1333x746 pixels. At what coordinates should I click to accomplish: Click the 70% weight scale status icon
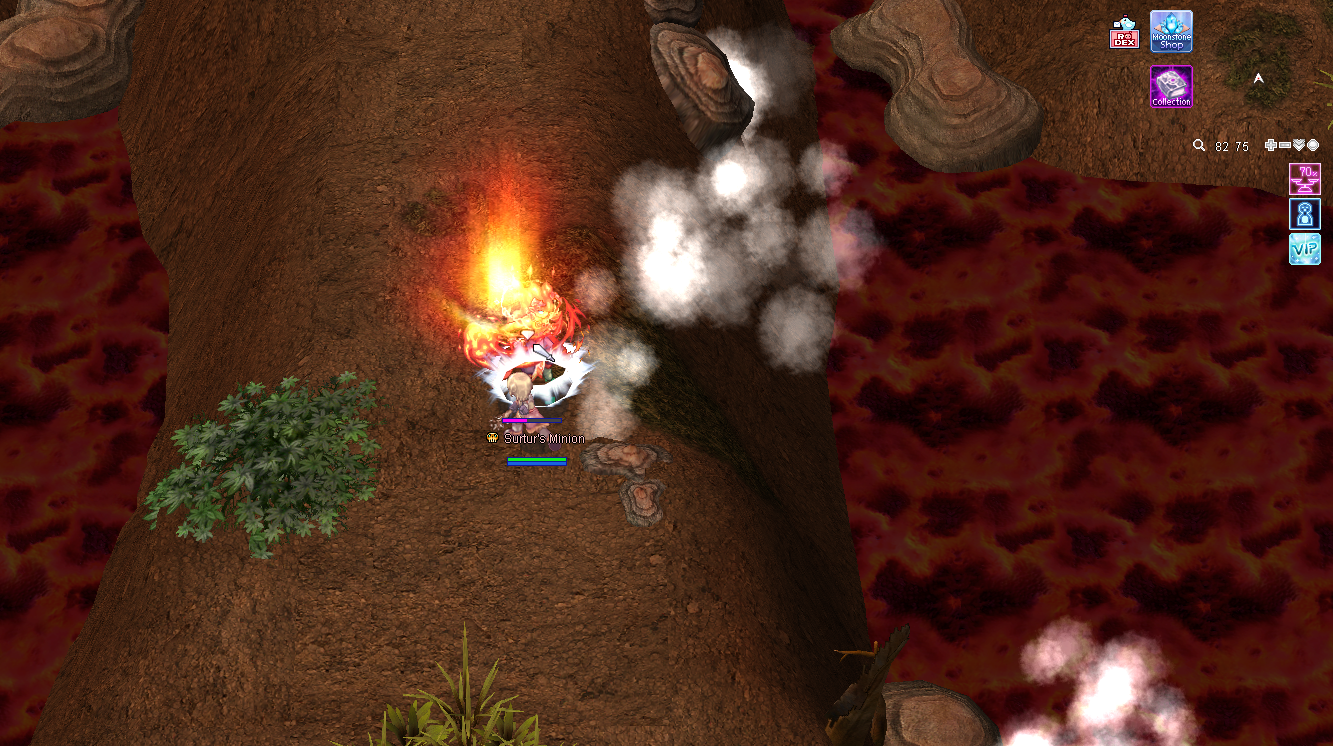pyautogui.click(x=1305, y=179)
